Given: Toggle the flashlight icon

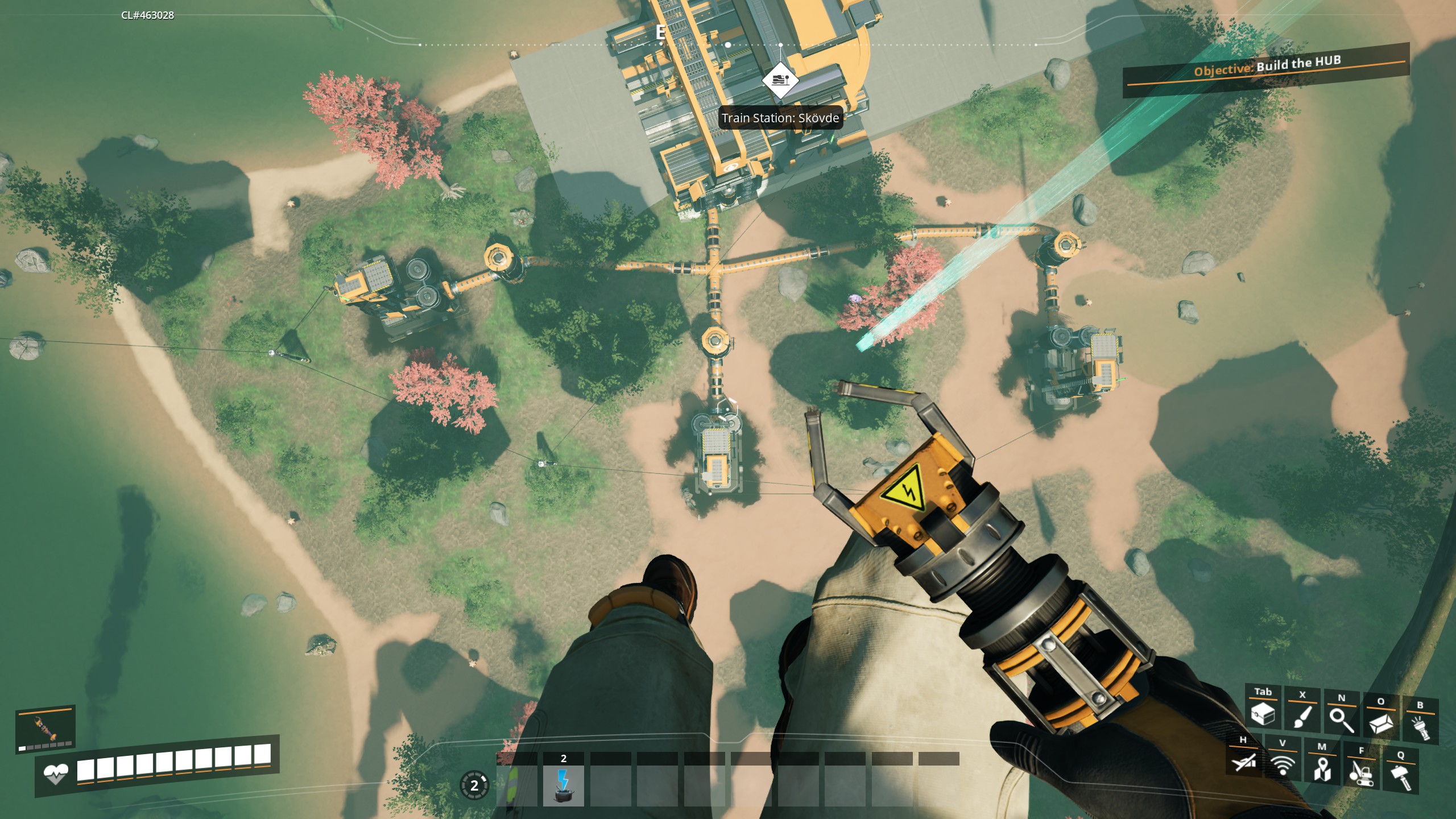Looking at the screenshot, I should (x=1420, y=726).
